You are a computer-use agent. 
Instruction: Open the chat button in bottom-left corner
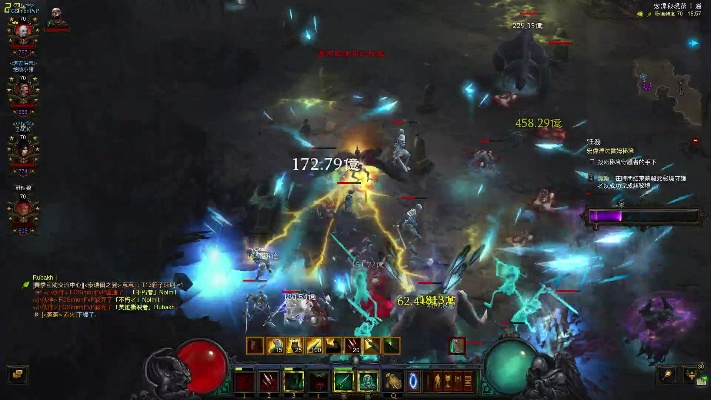click(x=16, y=374)
